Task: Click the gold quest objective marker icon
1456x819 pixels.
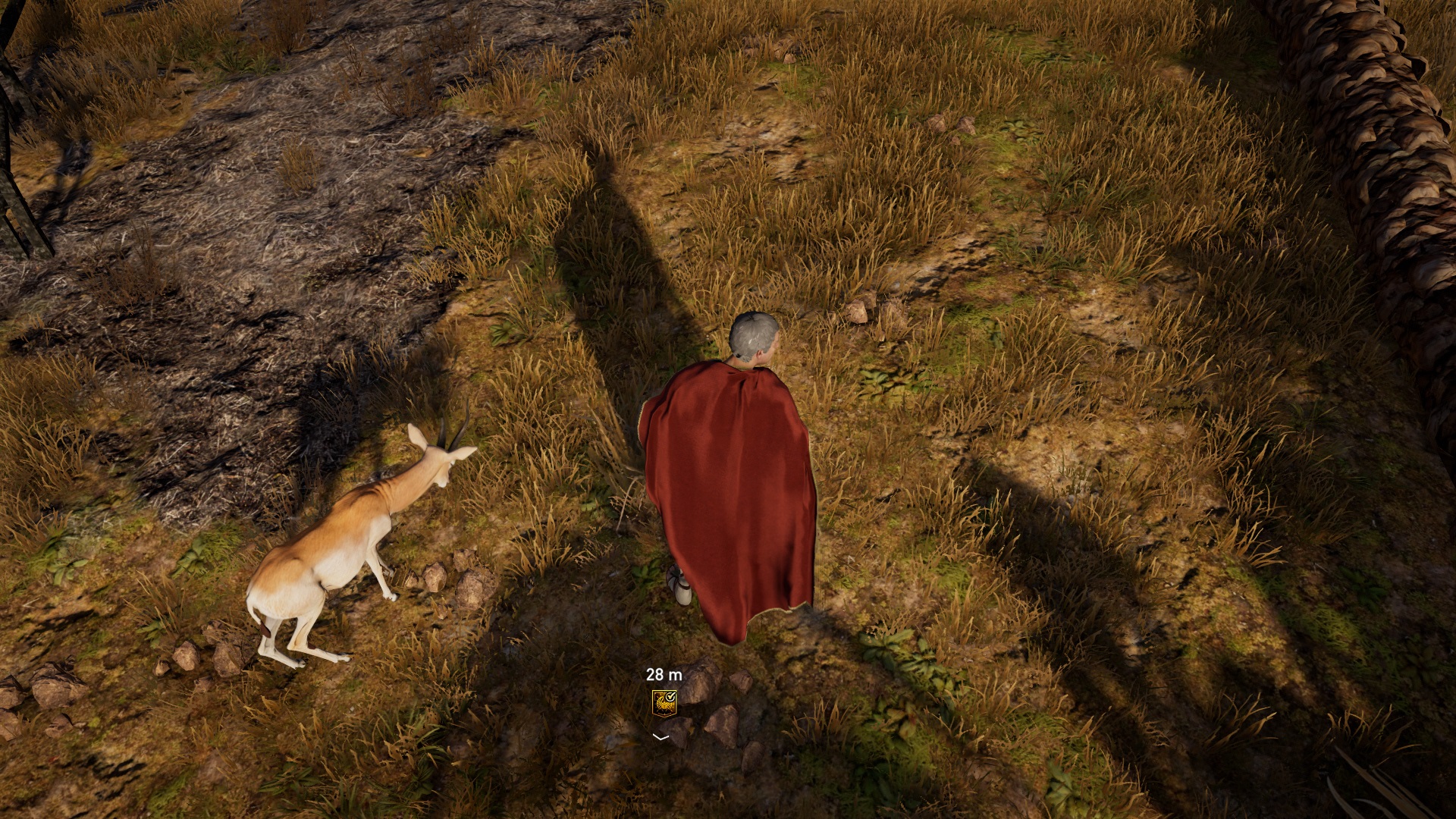Action: point(664,702)
